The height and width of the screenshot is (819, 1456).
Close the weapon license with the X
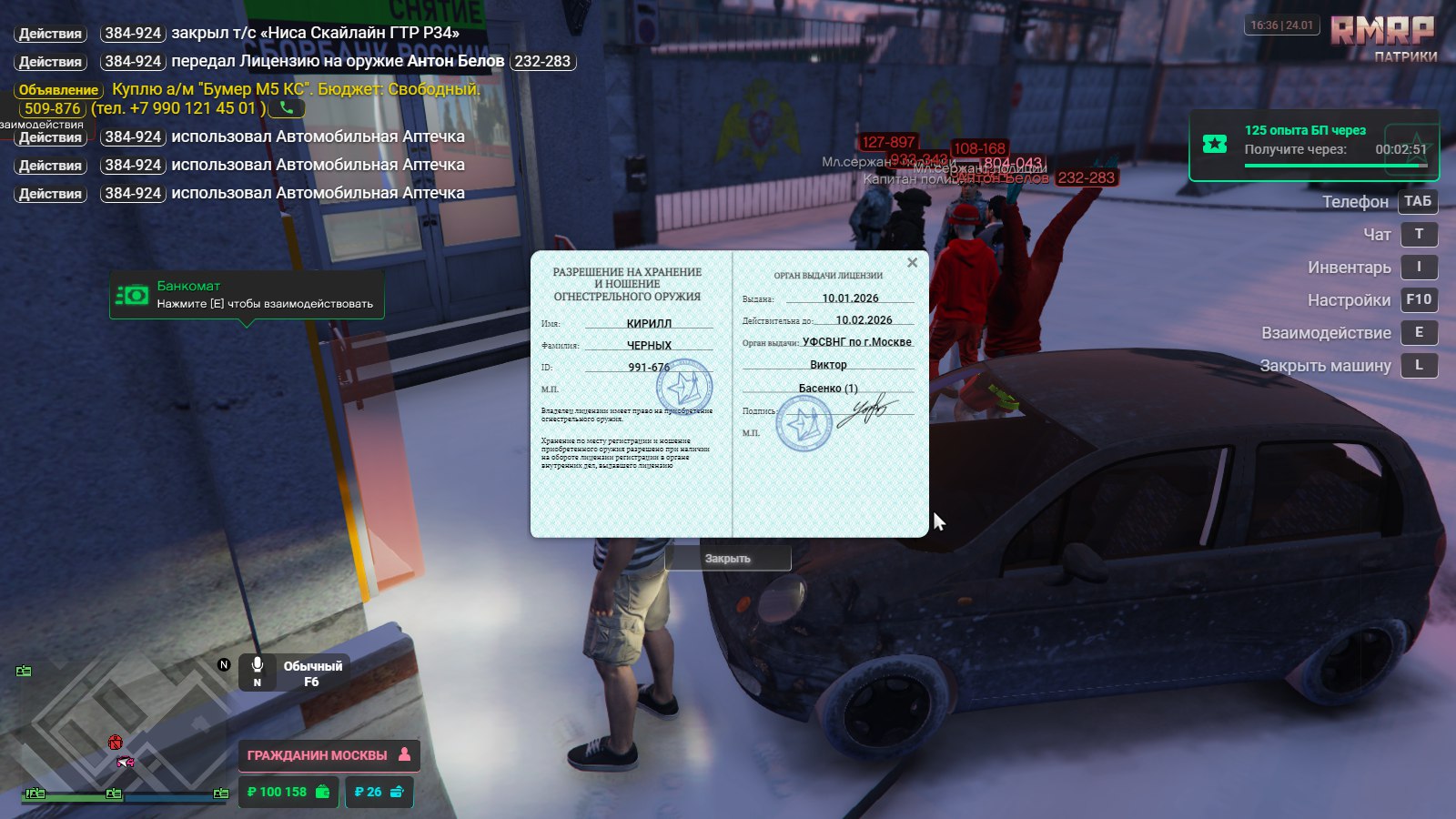[x=912, y=263]
